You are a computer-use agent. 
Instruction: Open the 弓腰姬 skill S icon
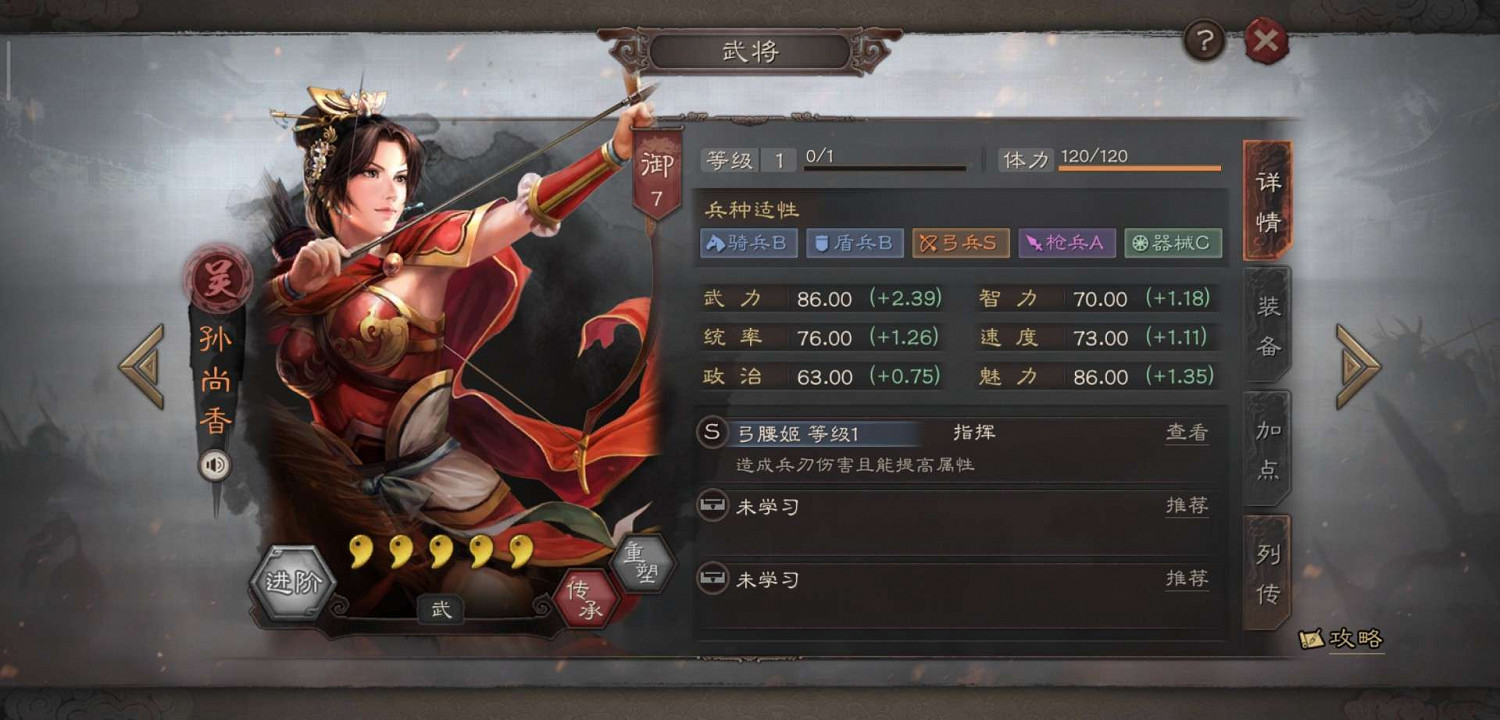(711, 432)
